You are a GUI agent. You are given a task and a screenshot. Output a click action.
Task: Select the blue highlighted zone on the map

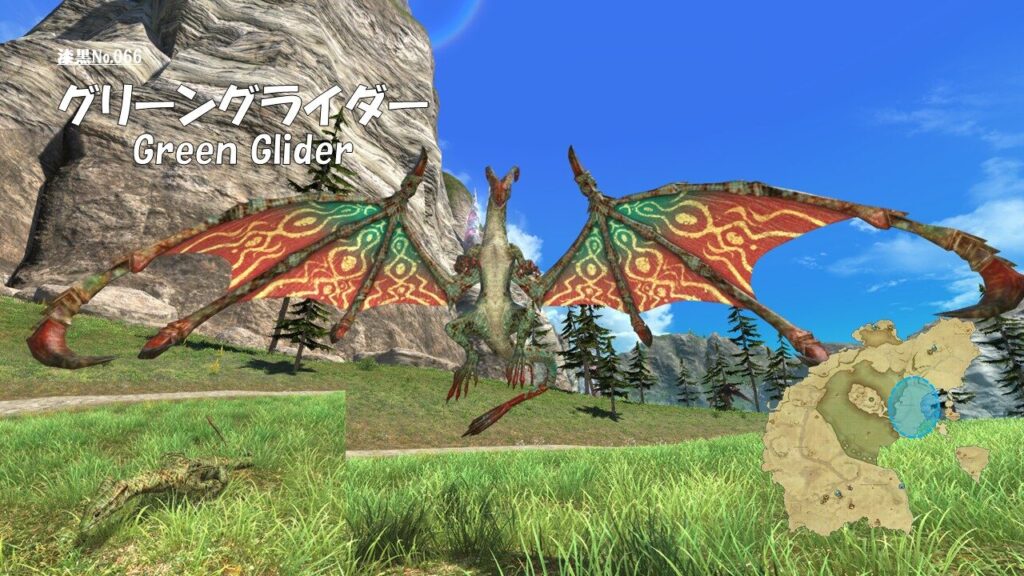(x=913, y=407)
